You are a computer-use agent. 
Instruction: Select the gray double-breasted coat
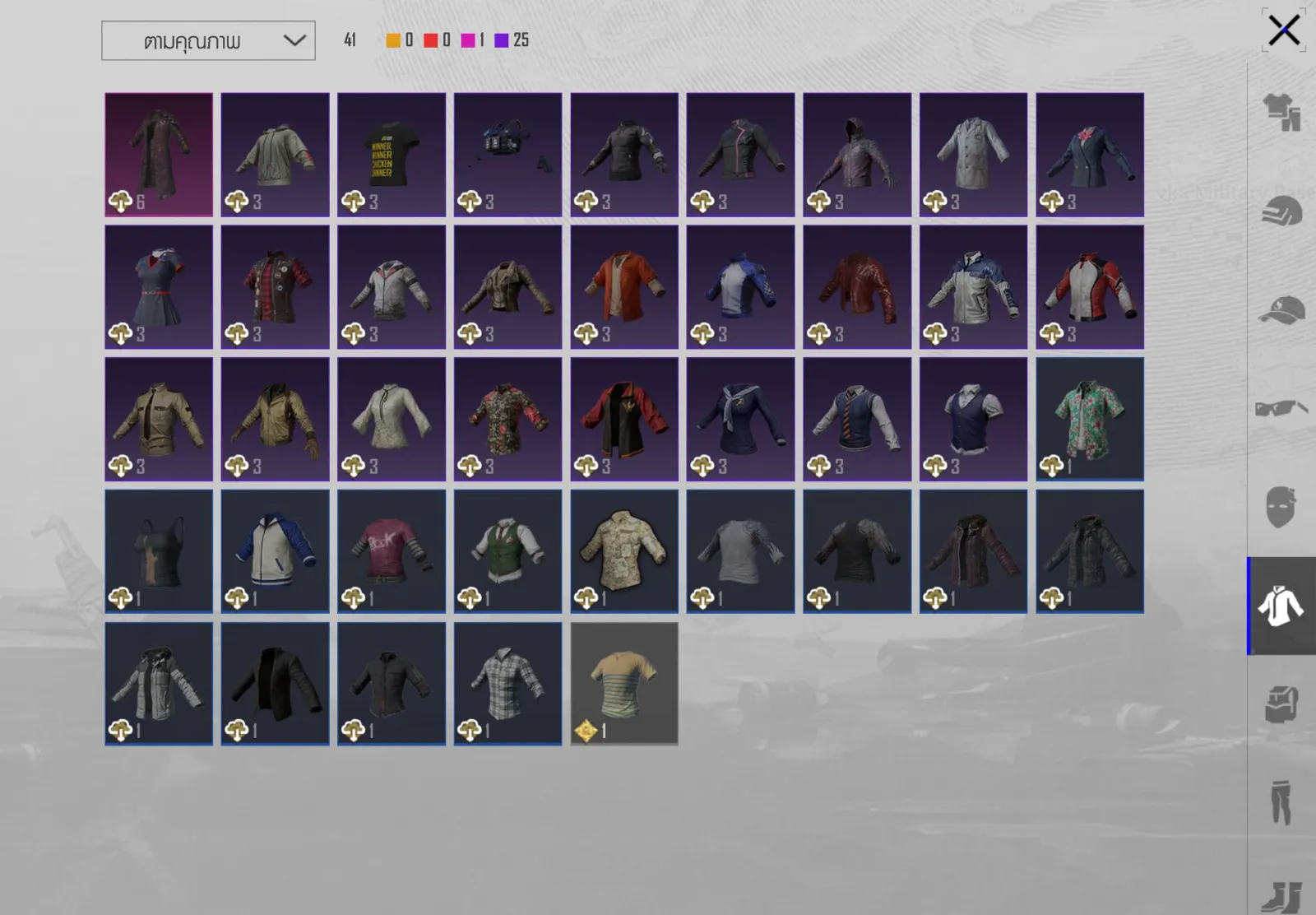pyautogui.click(x=973, y=155)
